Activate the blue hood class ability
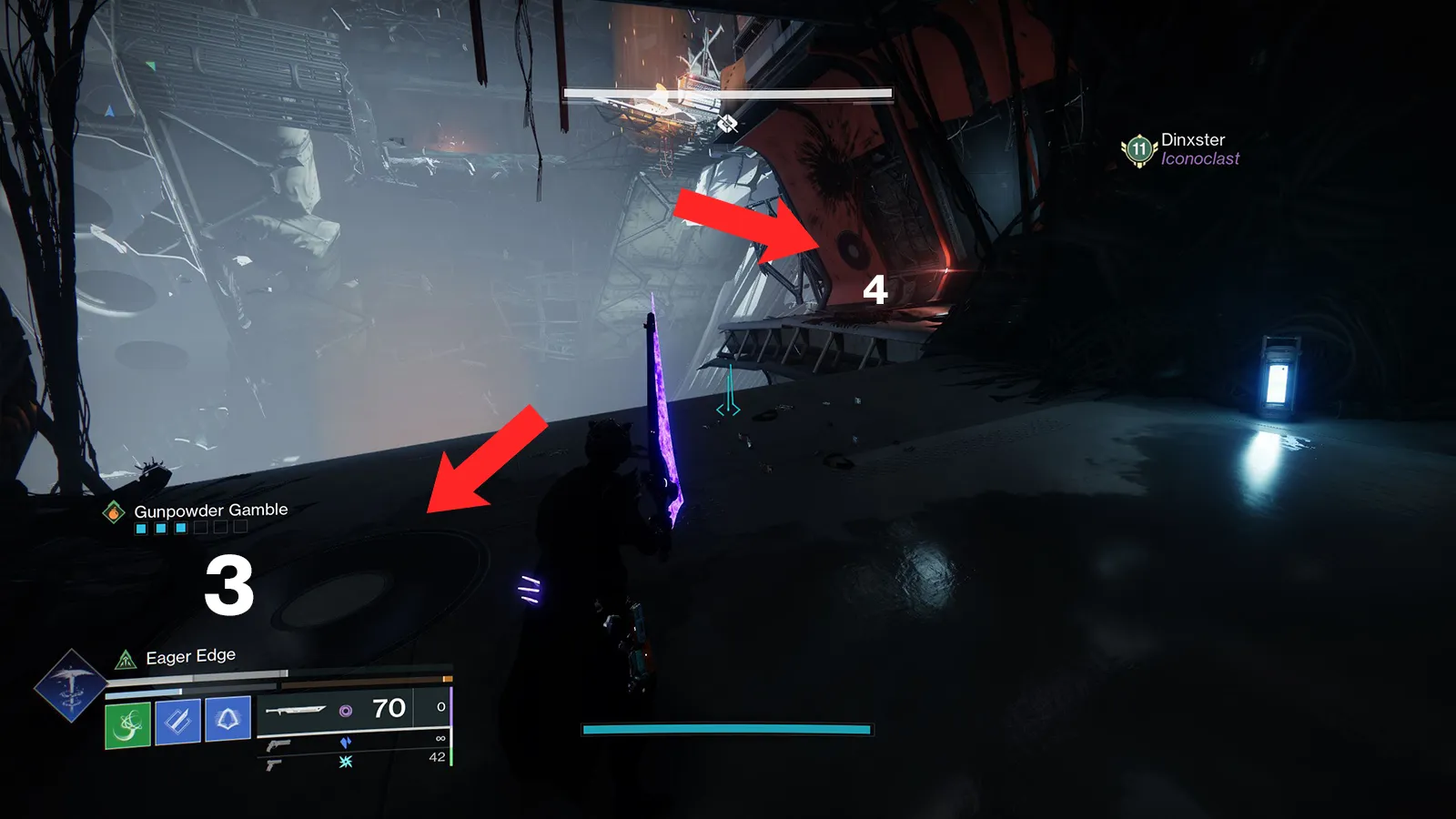 point(227,718)
